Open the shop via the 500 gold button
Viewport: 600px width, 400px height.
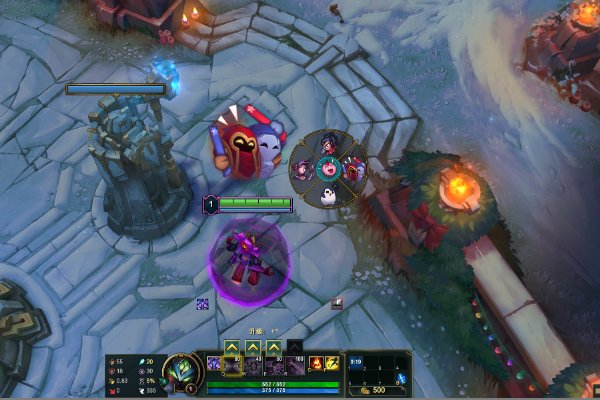pos(377,389)
